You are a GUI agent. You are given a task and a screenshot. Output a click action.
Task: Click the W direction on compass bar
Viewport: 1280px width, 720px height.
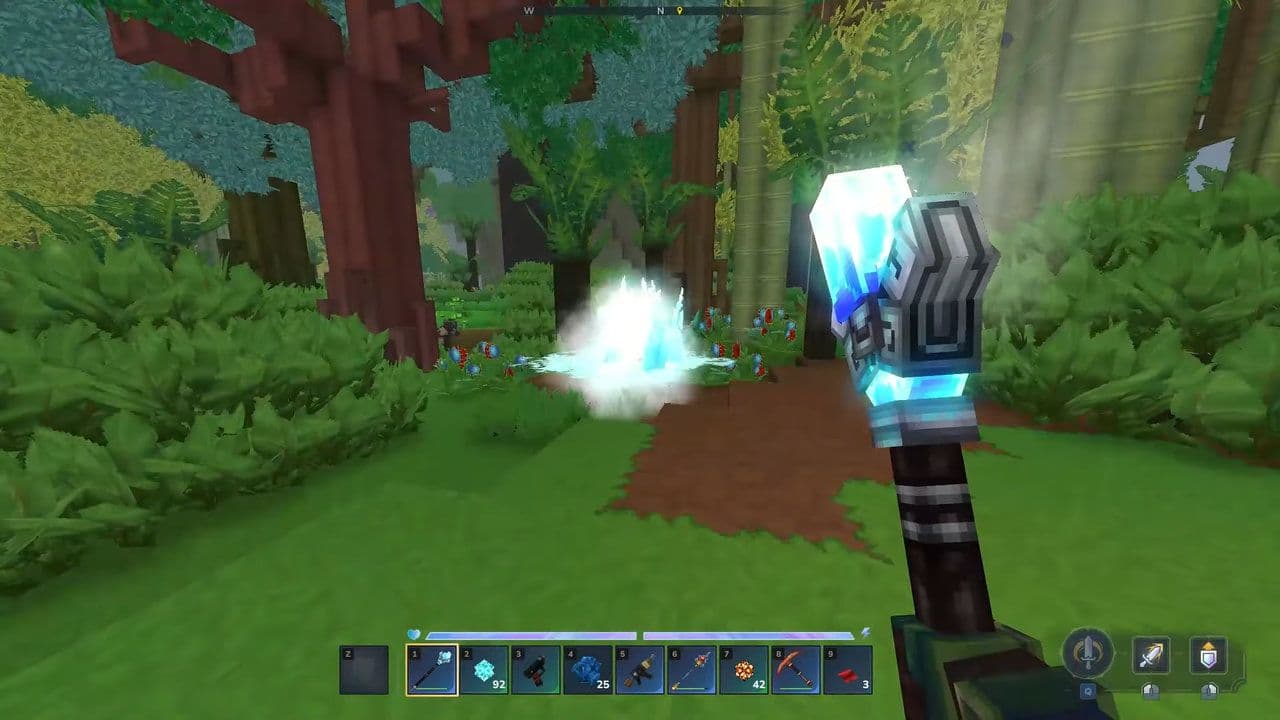pos(528,11)
